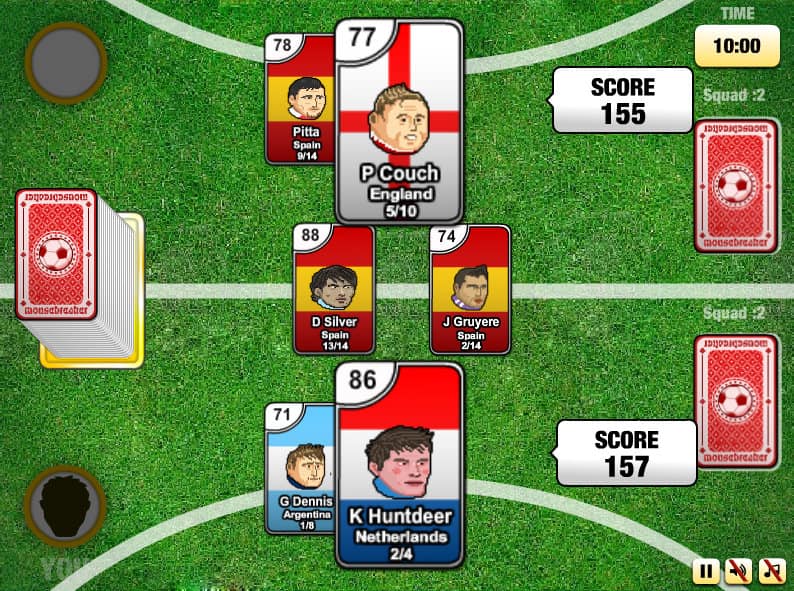The image size is (794, 591).
Task: Pause the game
Action: (x=706, y=572)
